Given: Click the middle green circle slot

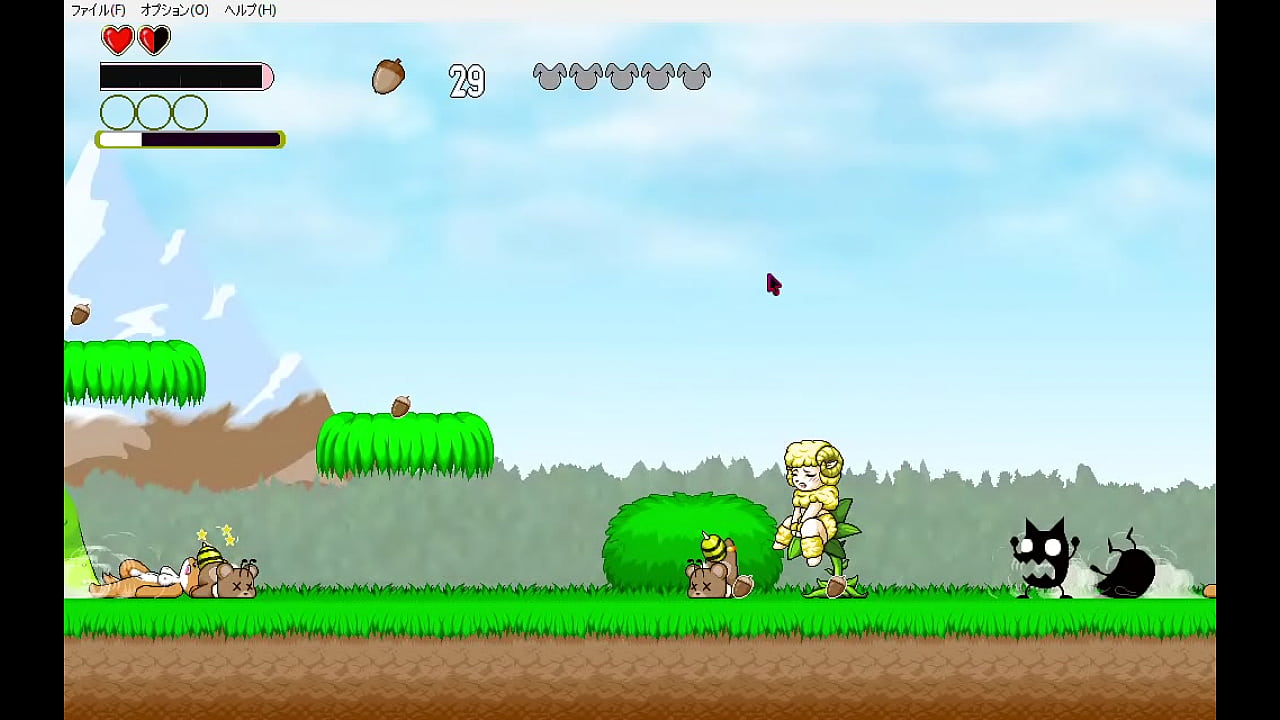Looking at the screenshot, I should pyautogui.click(x=152, y=111).
